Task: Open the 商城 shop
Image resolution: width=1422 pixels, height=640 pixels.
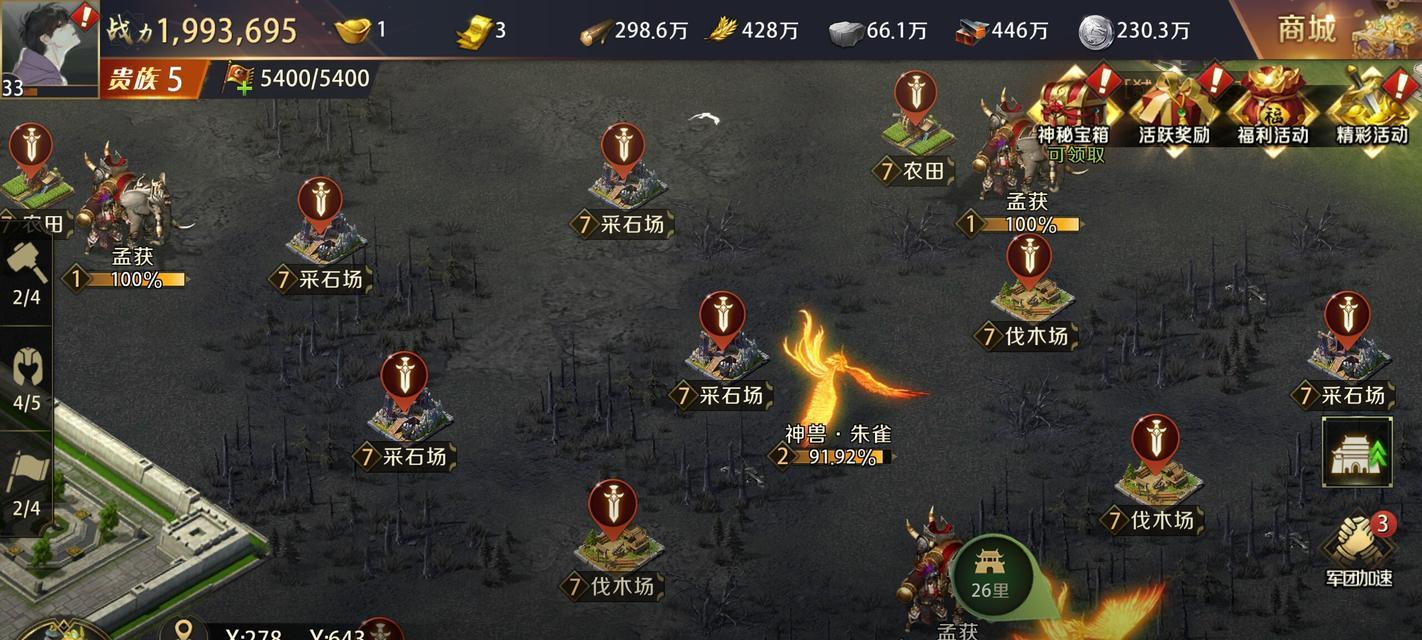Action: (1320, 29)
